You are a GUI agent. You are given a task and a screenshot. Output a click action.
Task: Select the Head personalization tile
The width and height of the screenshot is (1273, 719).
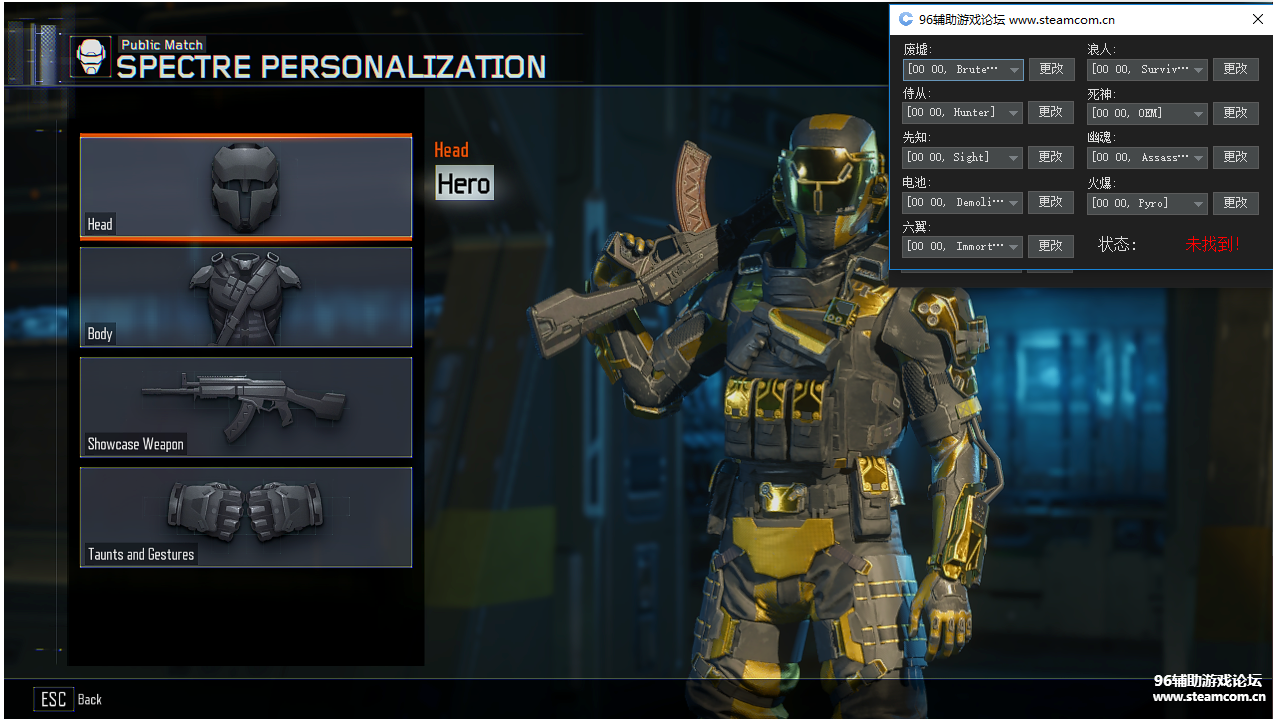click(246, 187)
